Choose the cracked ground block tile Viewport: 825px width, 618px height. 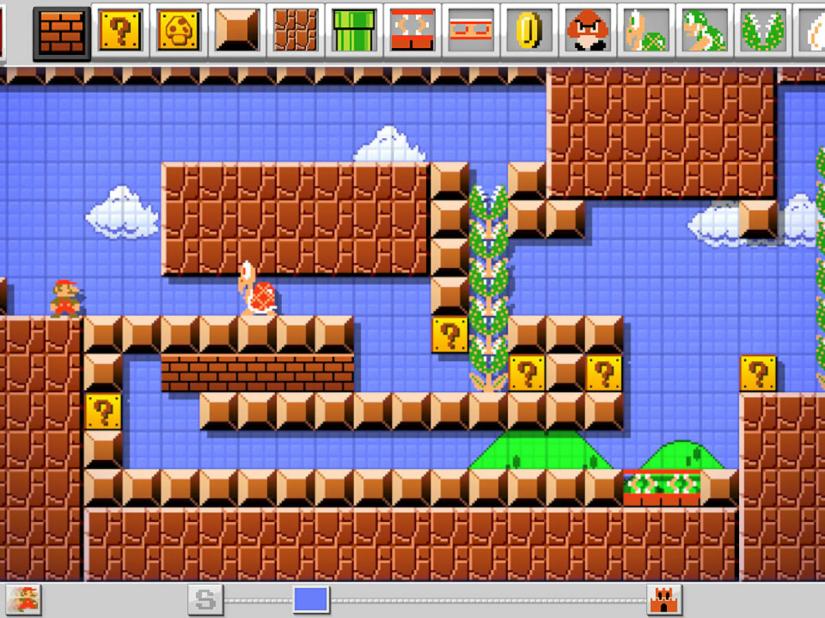(296, 31)
